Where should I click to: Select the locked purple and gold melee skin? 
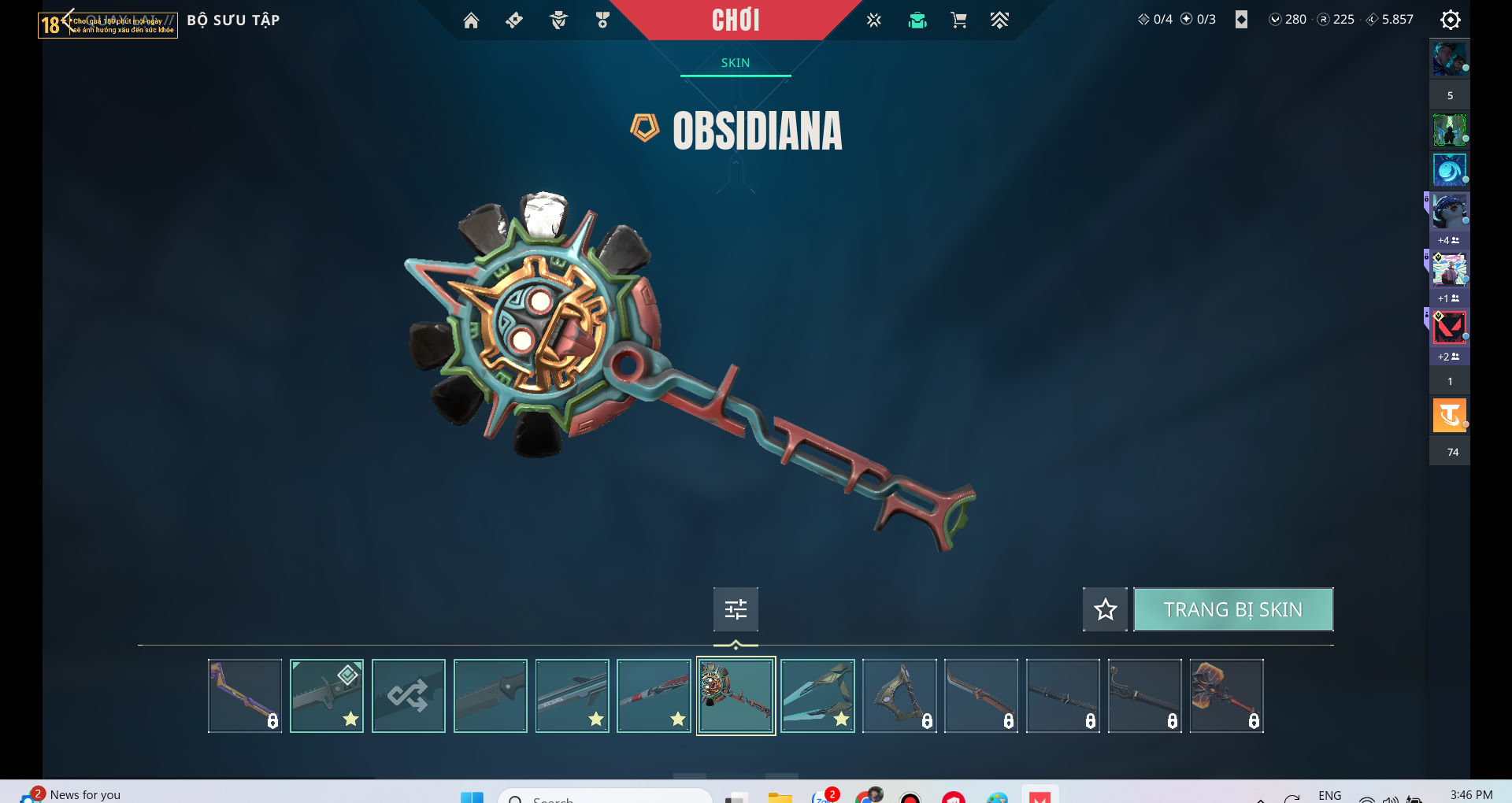245,696
